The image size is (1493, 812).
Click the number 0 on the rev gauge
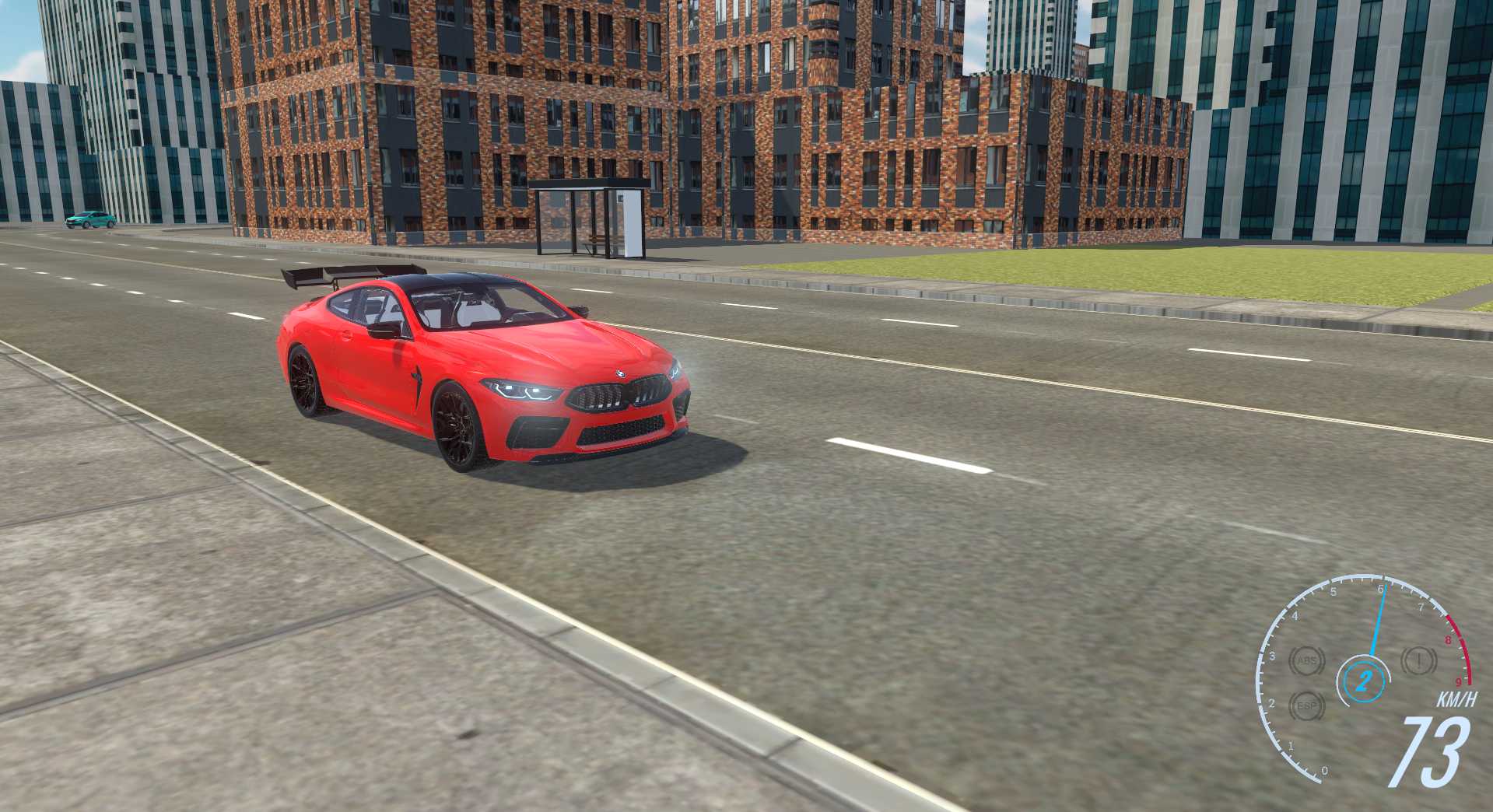pos(1326,770)
